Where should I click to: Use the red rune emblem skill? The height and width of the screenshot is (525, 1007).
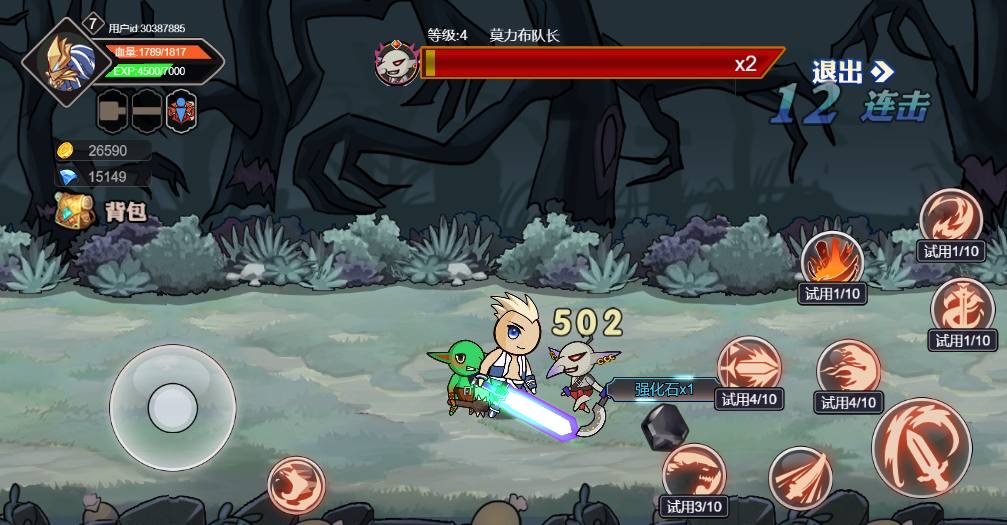click(962, 307)
